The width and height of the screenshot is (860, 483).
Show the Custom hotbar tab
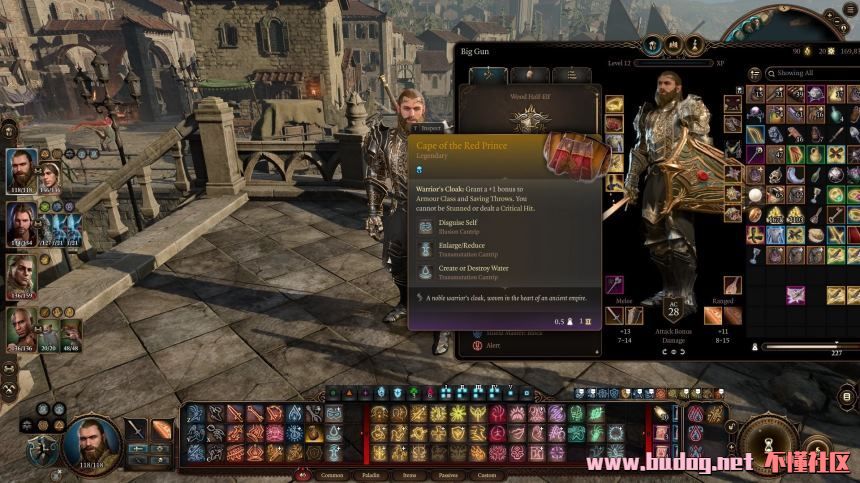(x=486, y=475)
